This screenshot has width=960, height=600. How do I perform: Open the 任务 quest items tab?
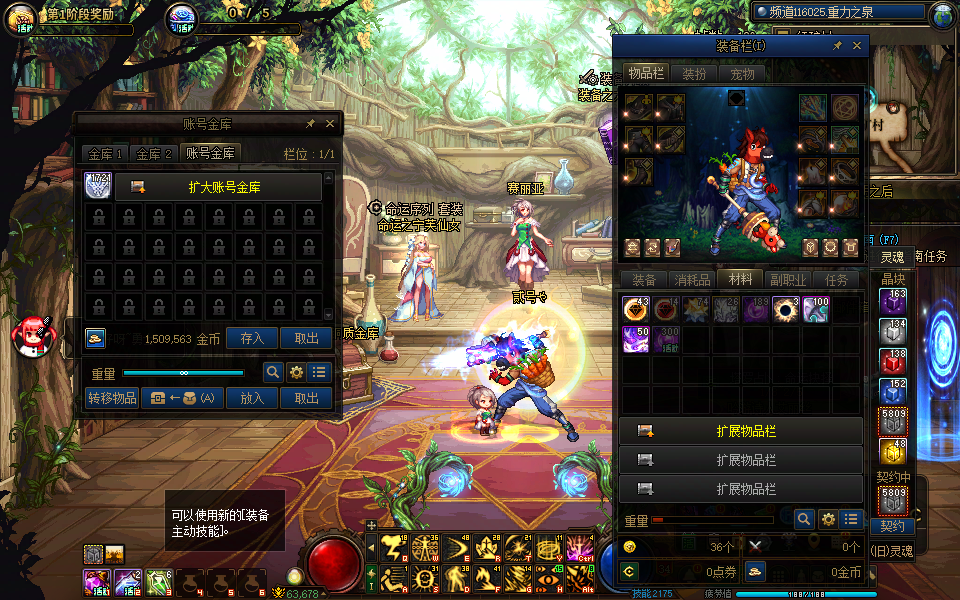coord(836,280)
